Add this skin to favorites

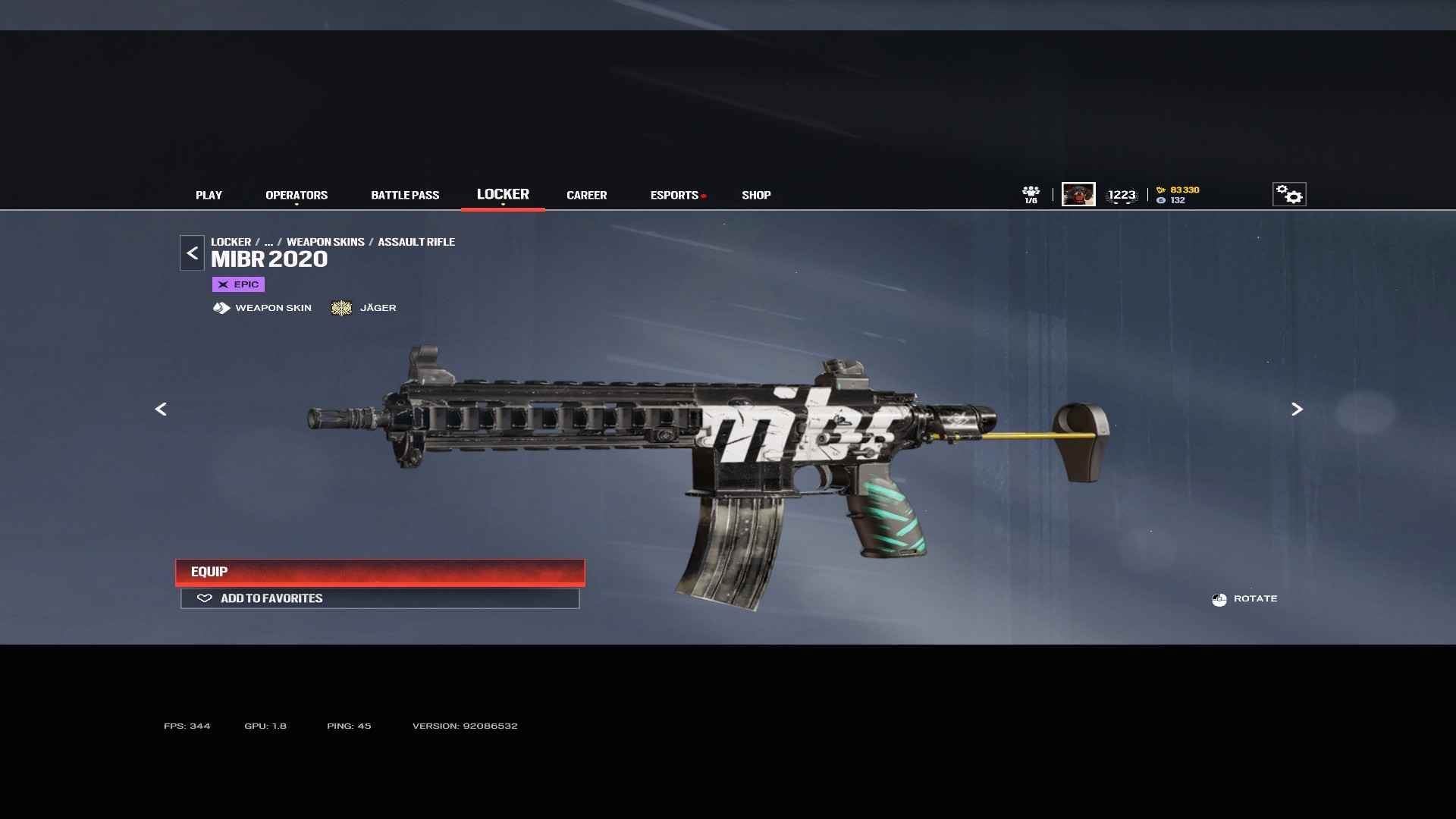coord(380,598)
